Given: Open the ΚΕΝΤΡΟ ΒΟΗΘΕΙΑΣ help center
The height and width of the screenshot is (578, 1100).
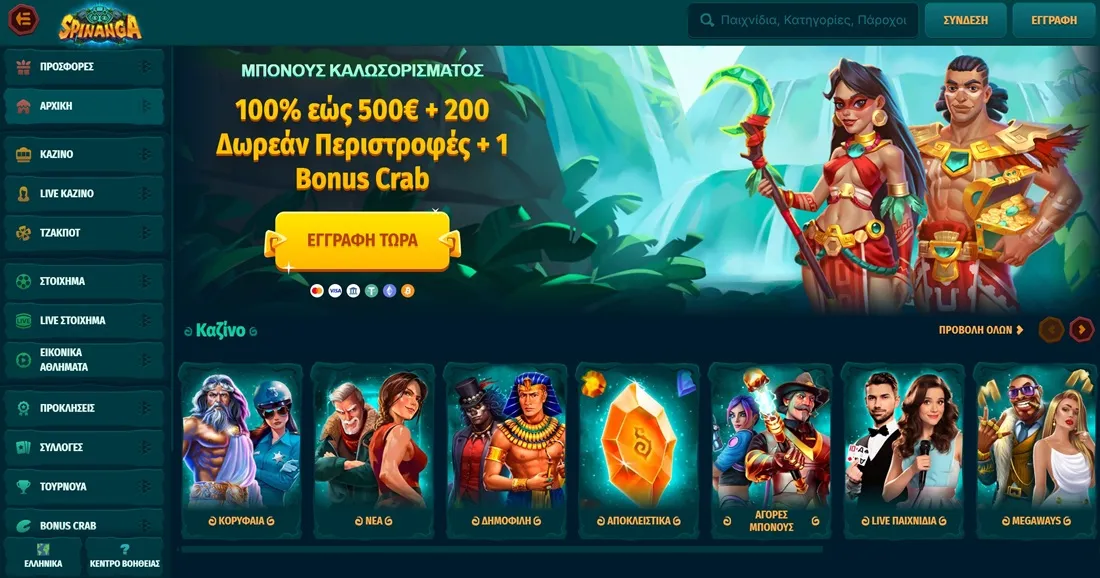Looking at the screenshot, I should [x=125, y=556].
